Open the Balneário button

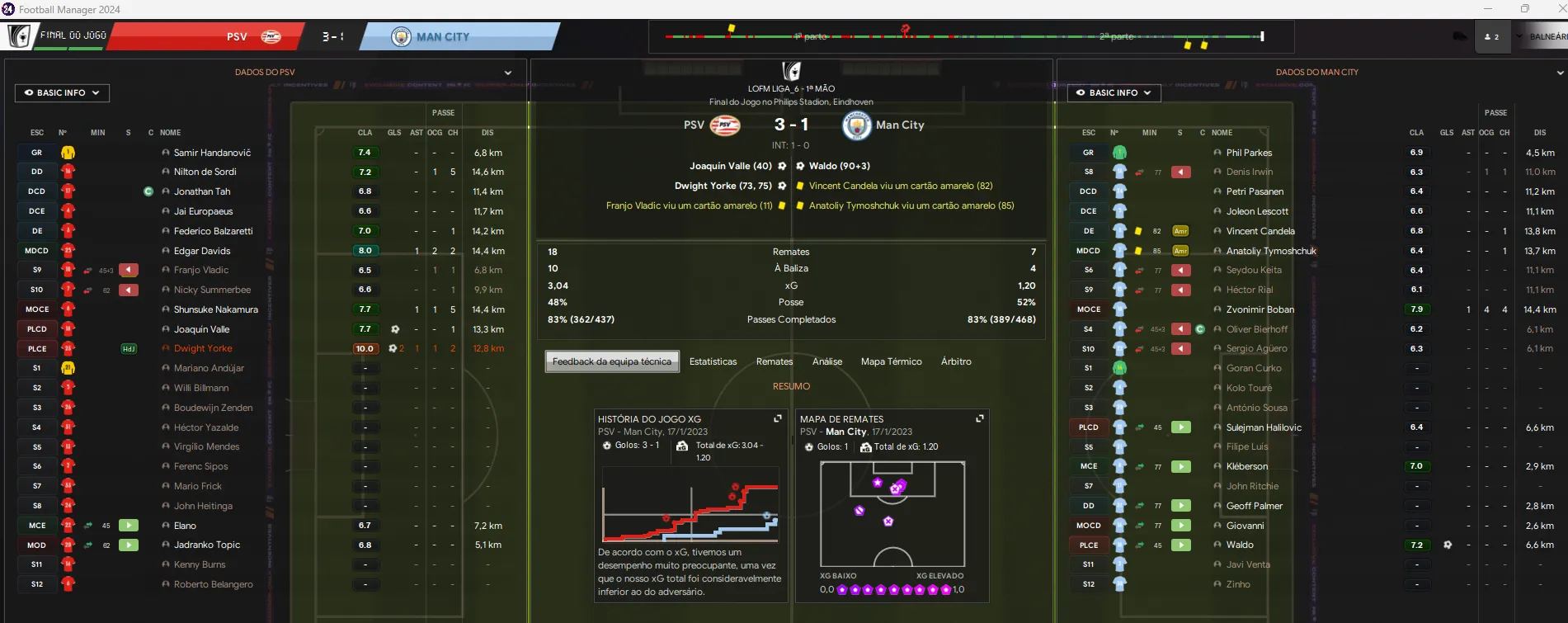[x=1546, y=37]
